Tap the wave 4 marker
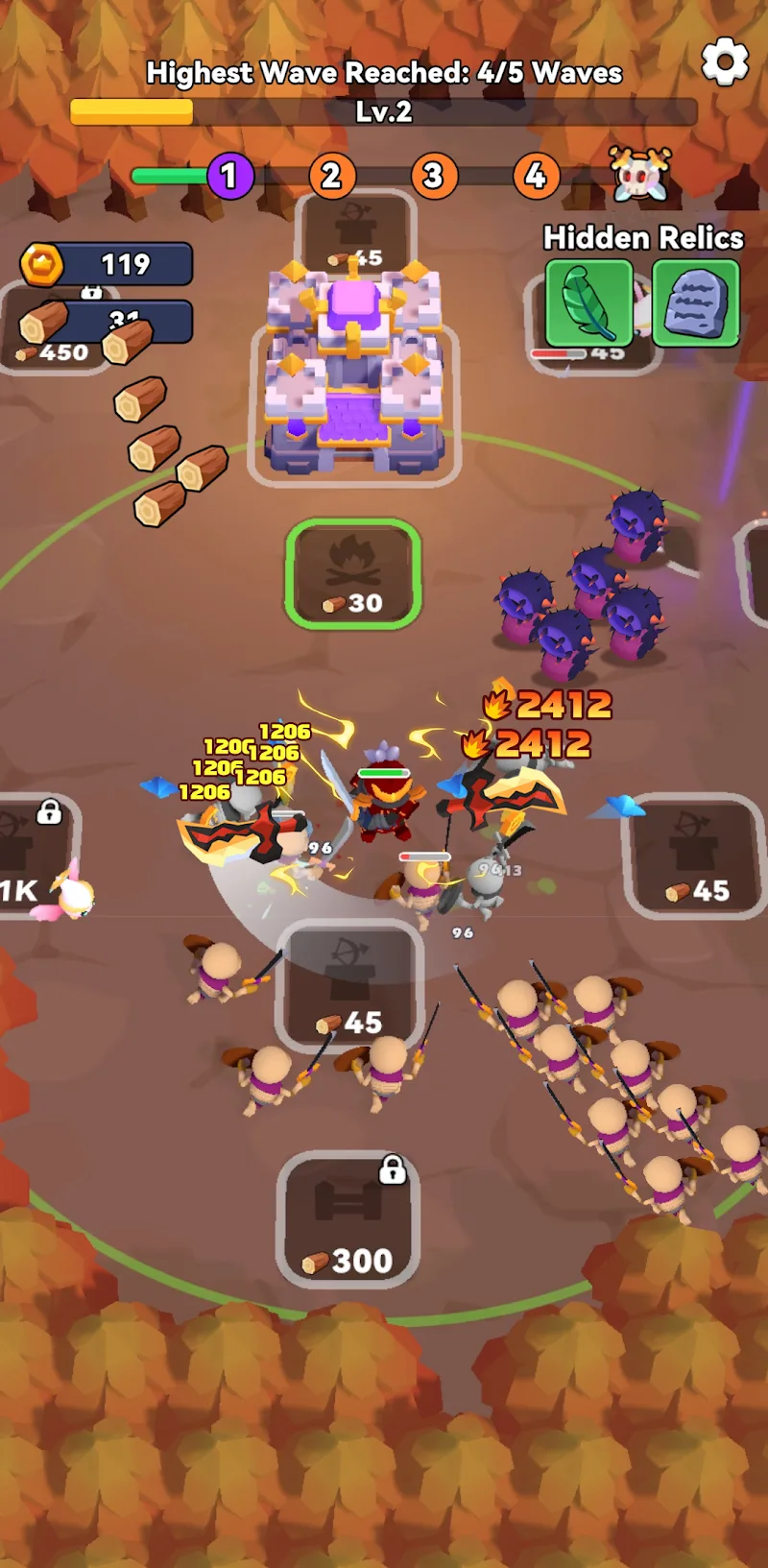The height and width of the screenshot is (1568, 768). (x=536, y=177)
